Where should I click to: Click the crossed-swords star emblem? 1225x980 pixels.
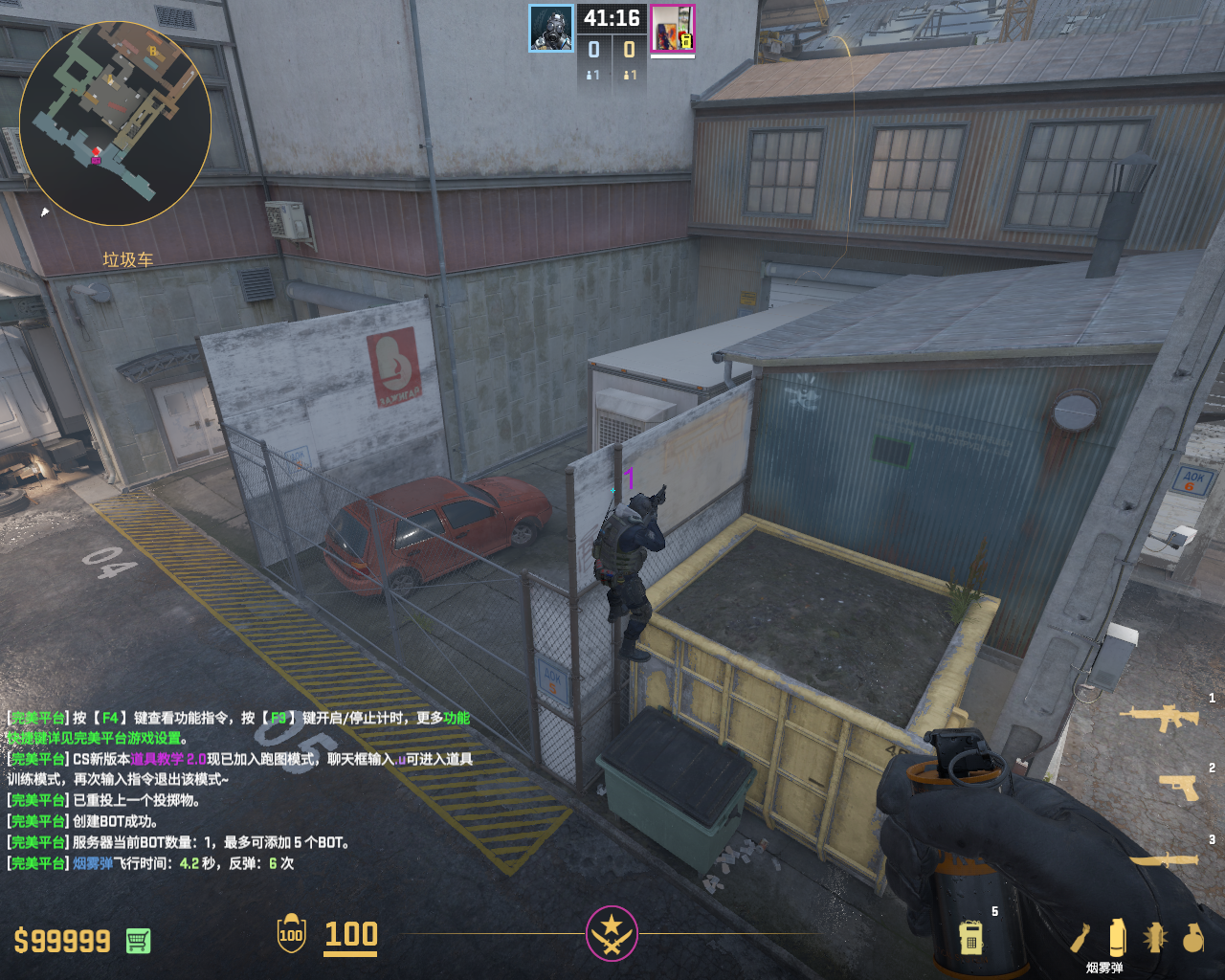pos(612,933)
